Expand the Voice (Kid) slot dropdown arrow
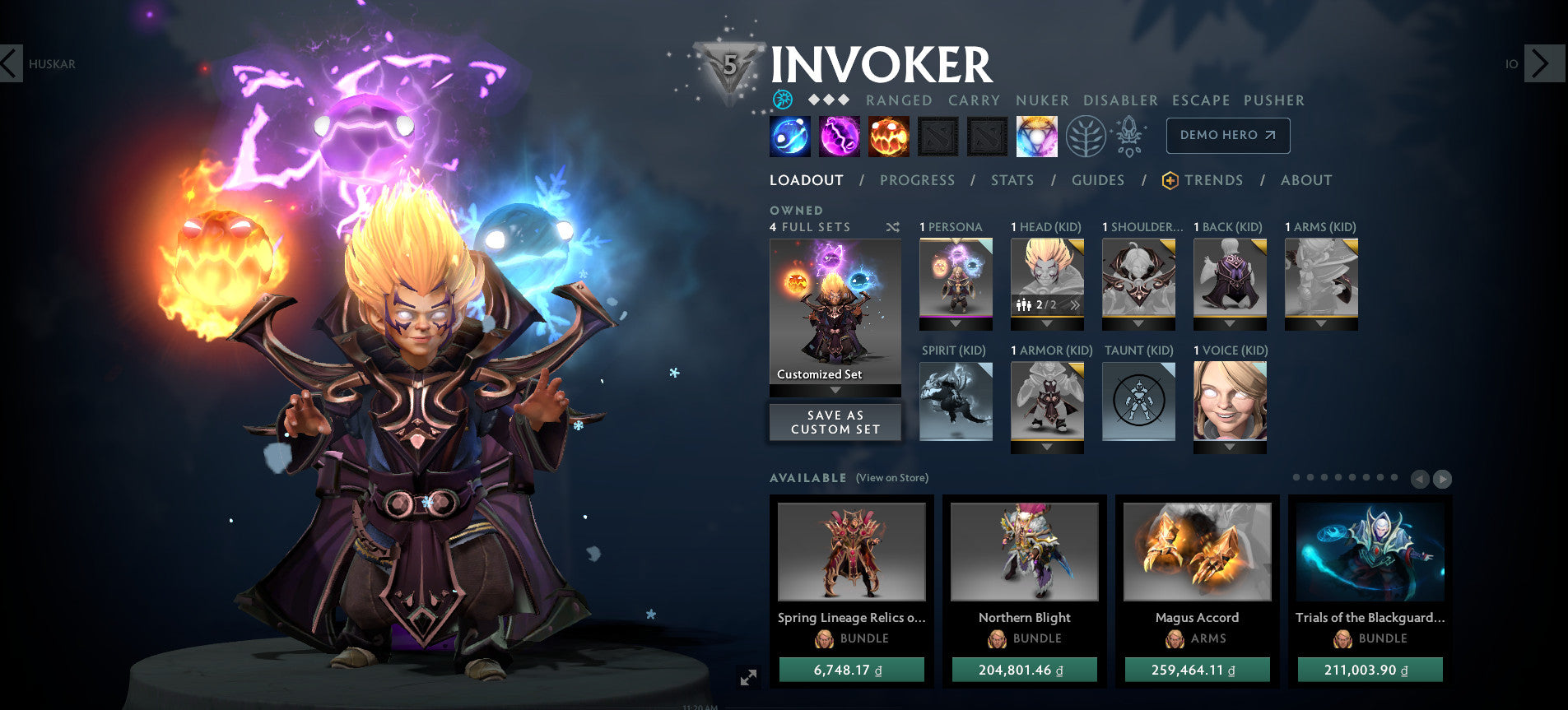This screenshot has width=1568, height=710. click(1230, 445)
